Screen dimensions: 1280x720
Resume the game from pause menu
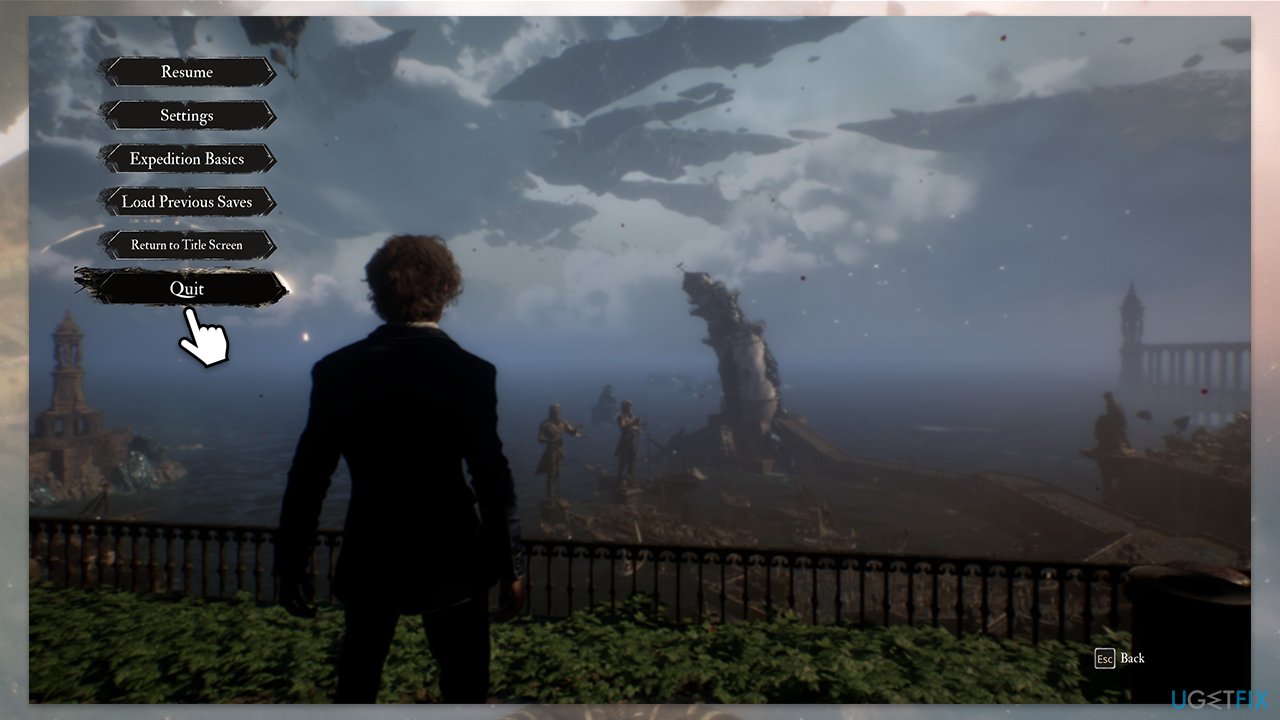(187, 72)
